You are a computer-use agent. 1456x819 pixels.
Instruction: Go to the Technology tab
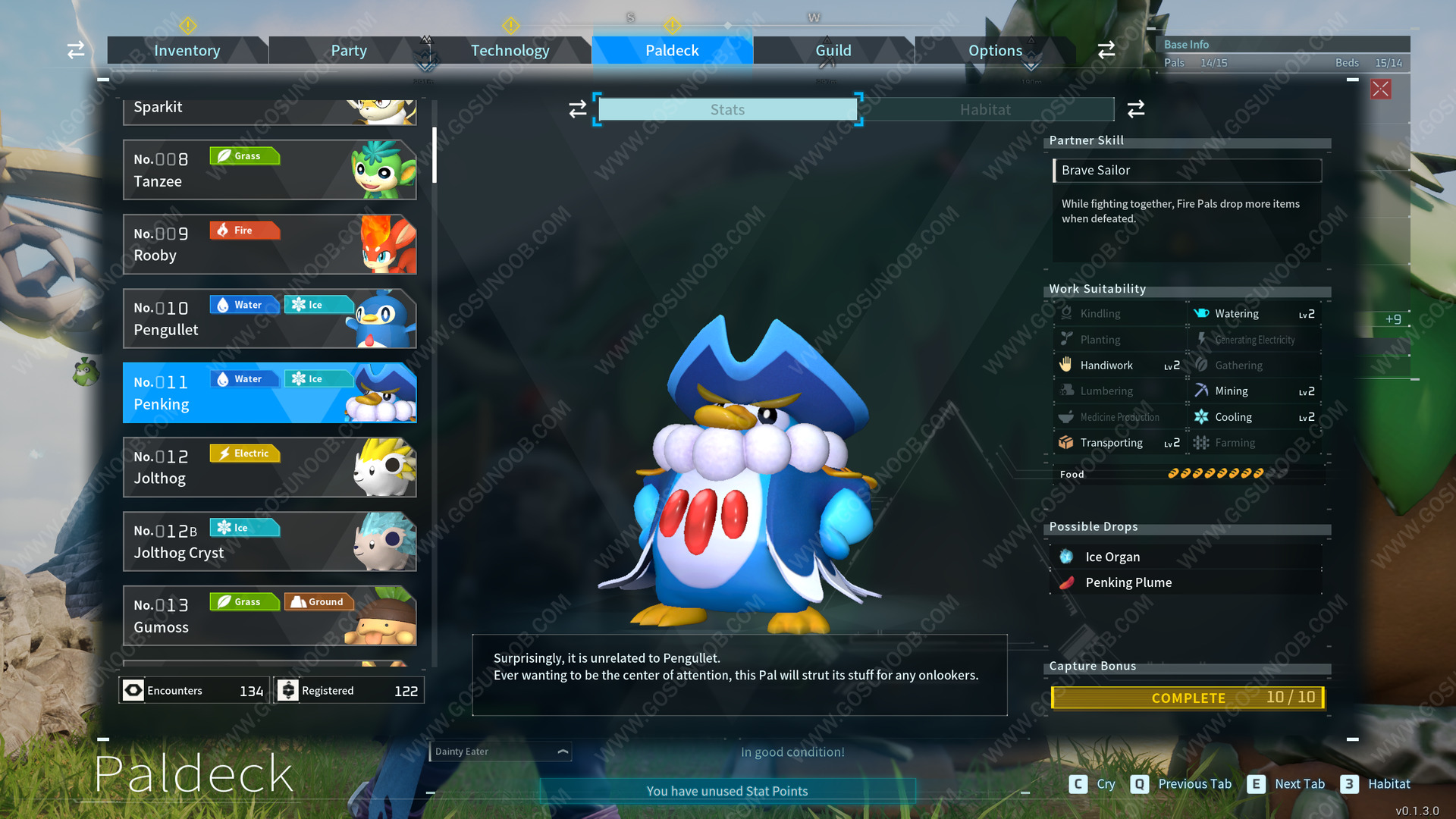510,51
